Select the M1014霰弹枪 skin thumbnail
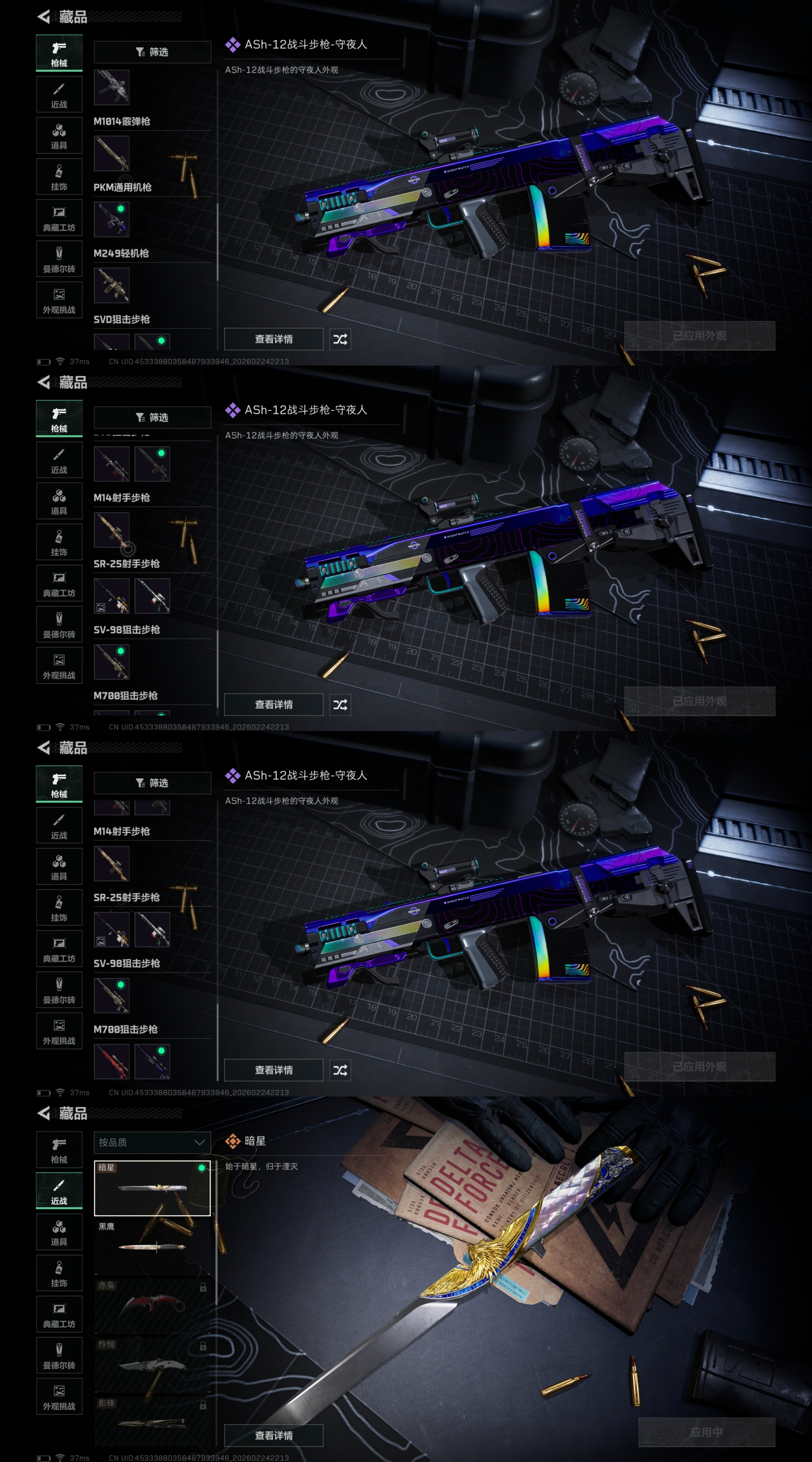Viewport: 812px width, 1462px height. (x=111, y=87)
